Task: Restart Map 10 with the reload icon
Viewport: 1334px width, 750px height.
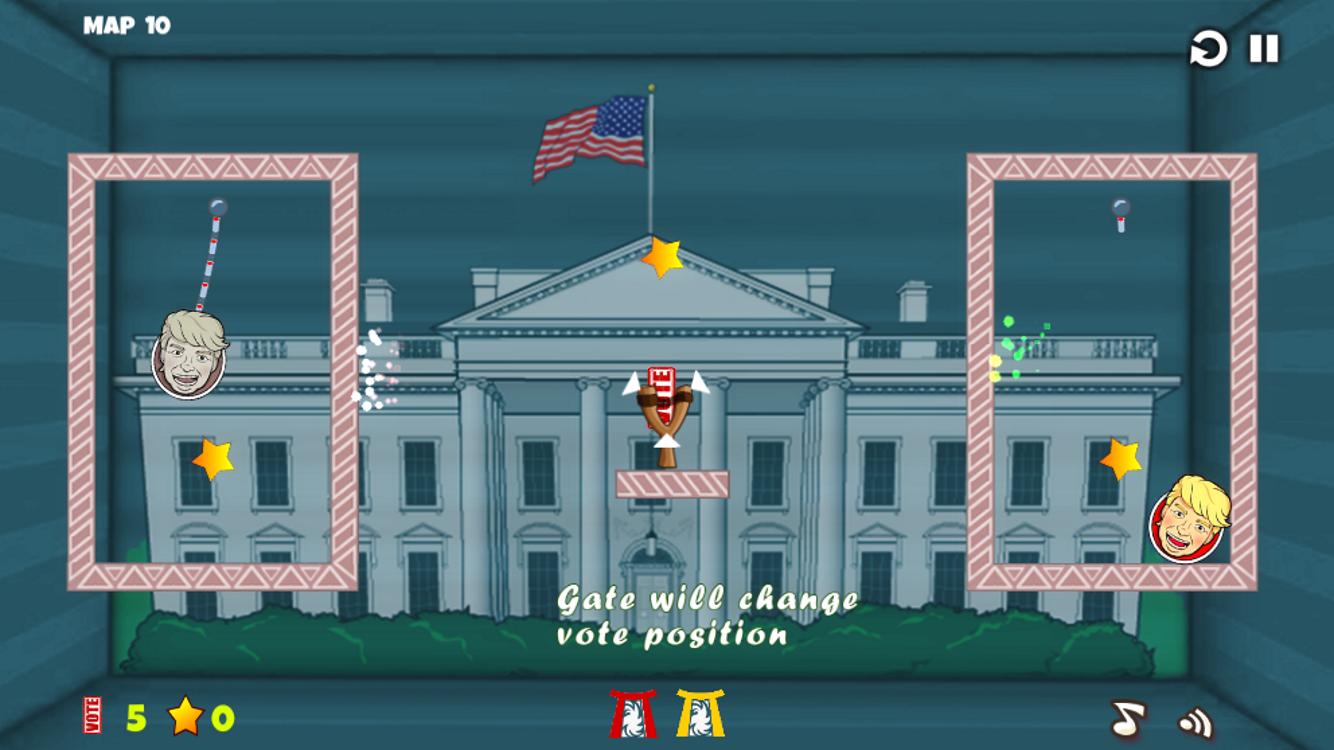Action: (1207, 47)
